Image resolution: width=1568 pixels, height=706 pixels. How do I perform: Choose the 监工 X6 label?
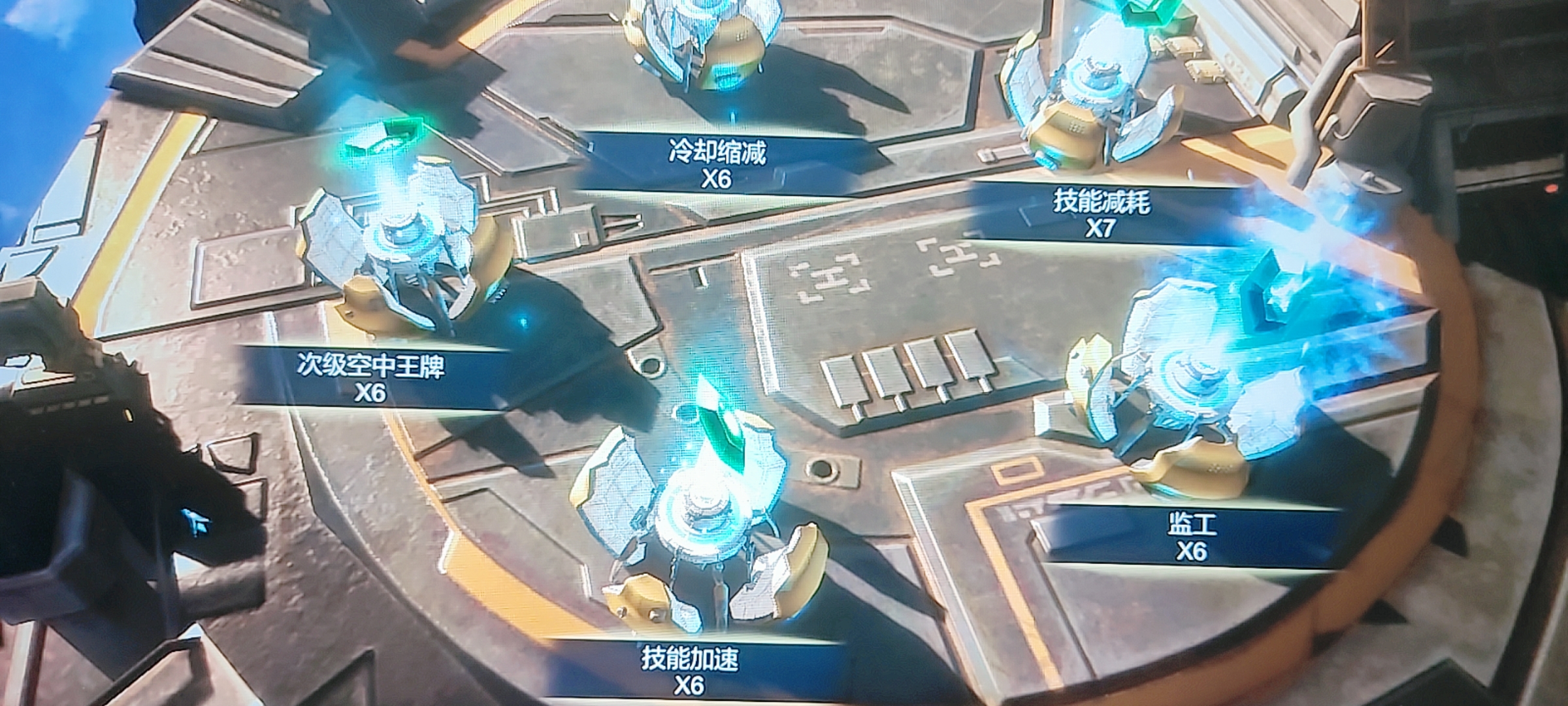click(1190, 537)
